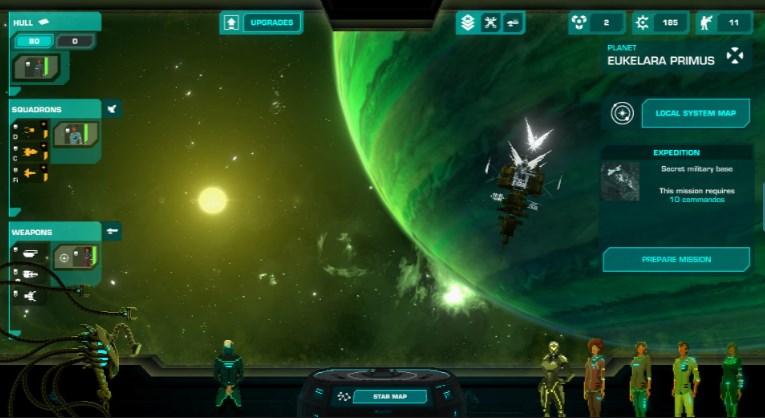The image size is (765, 418).
Task: Click Prepare Mission button
Action: [x=676, y=260]
